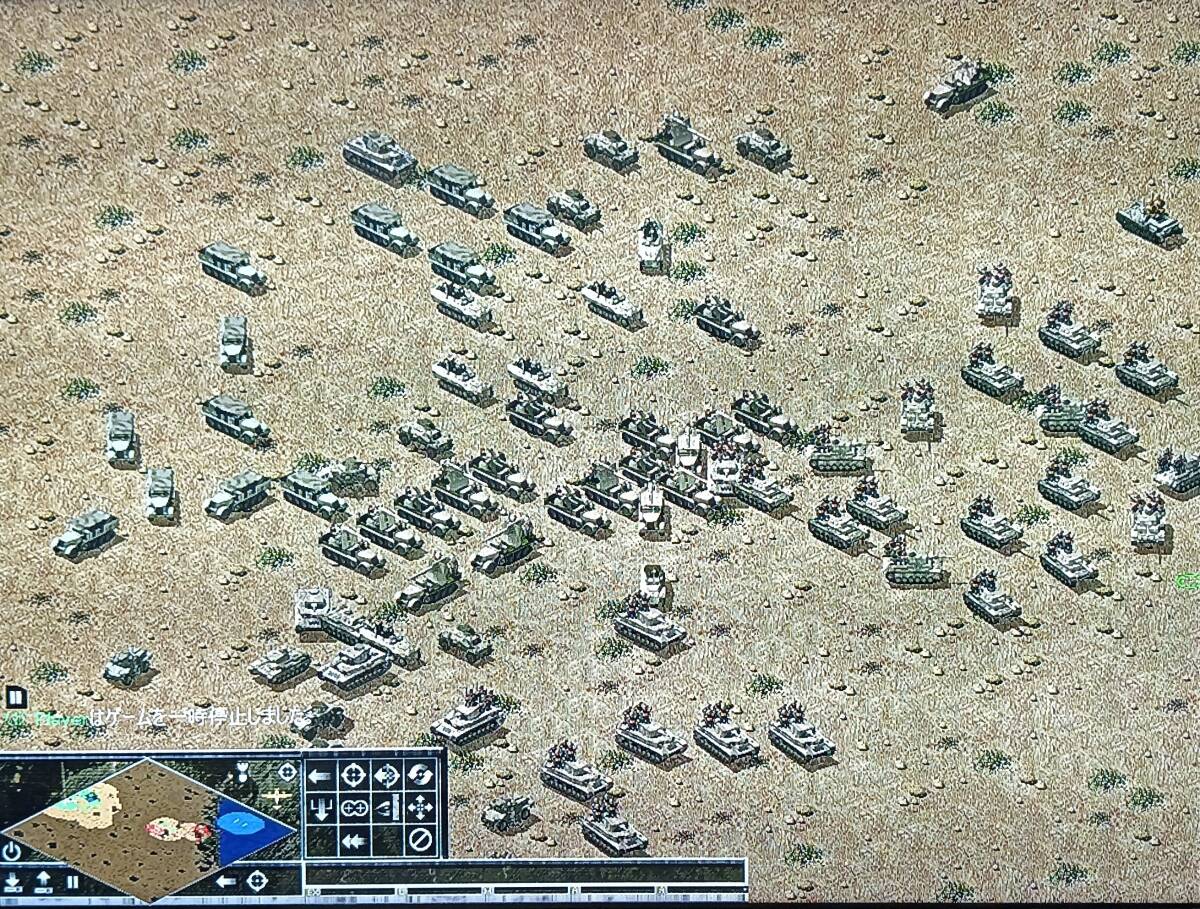This screenshot has height=909, width=1200.
Task: Open the power button exit menu
Action: tap(12, 852)
